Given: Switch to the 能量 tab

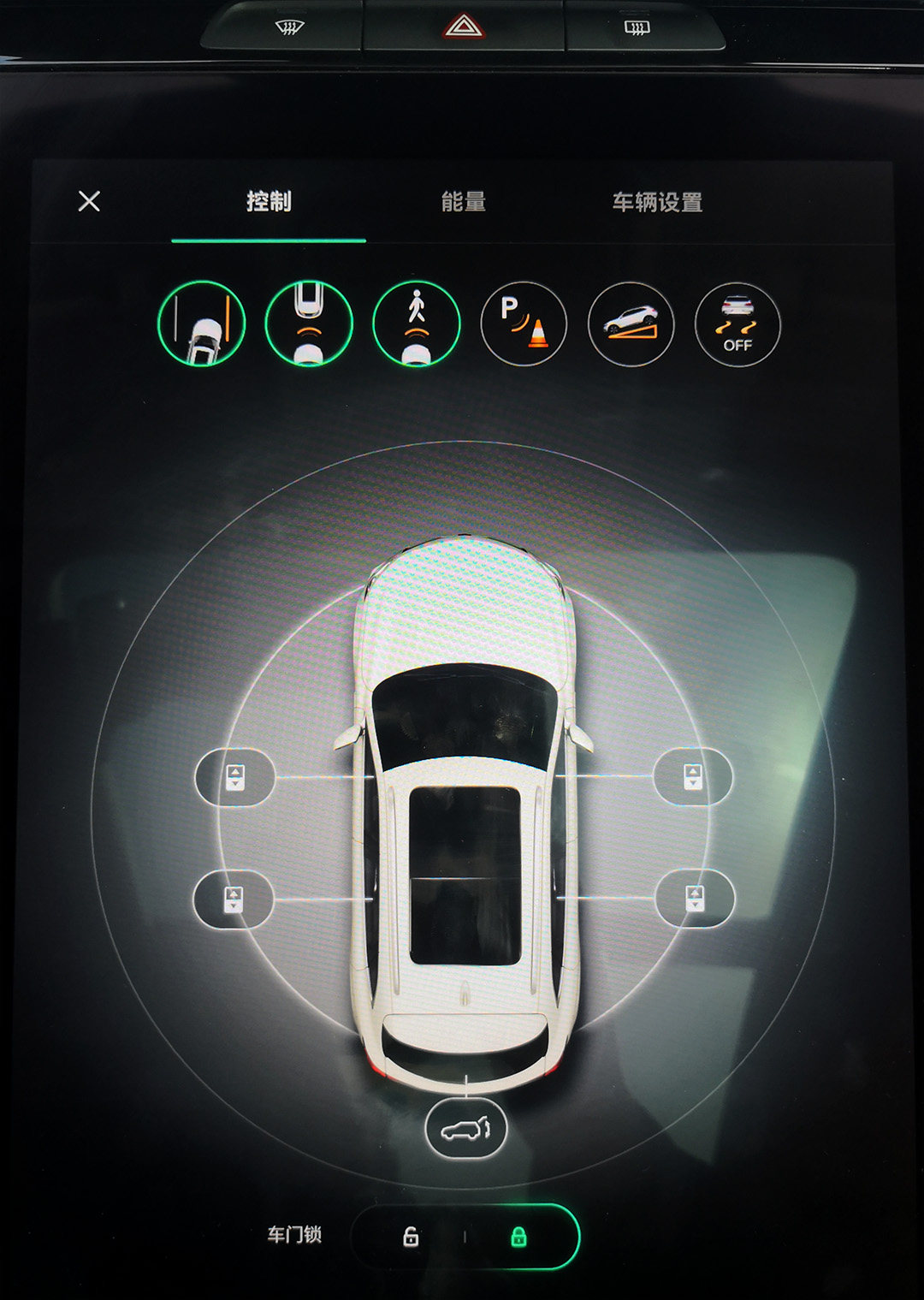Looking at the screenshot, I should click(x=463, y=202).
